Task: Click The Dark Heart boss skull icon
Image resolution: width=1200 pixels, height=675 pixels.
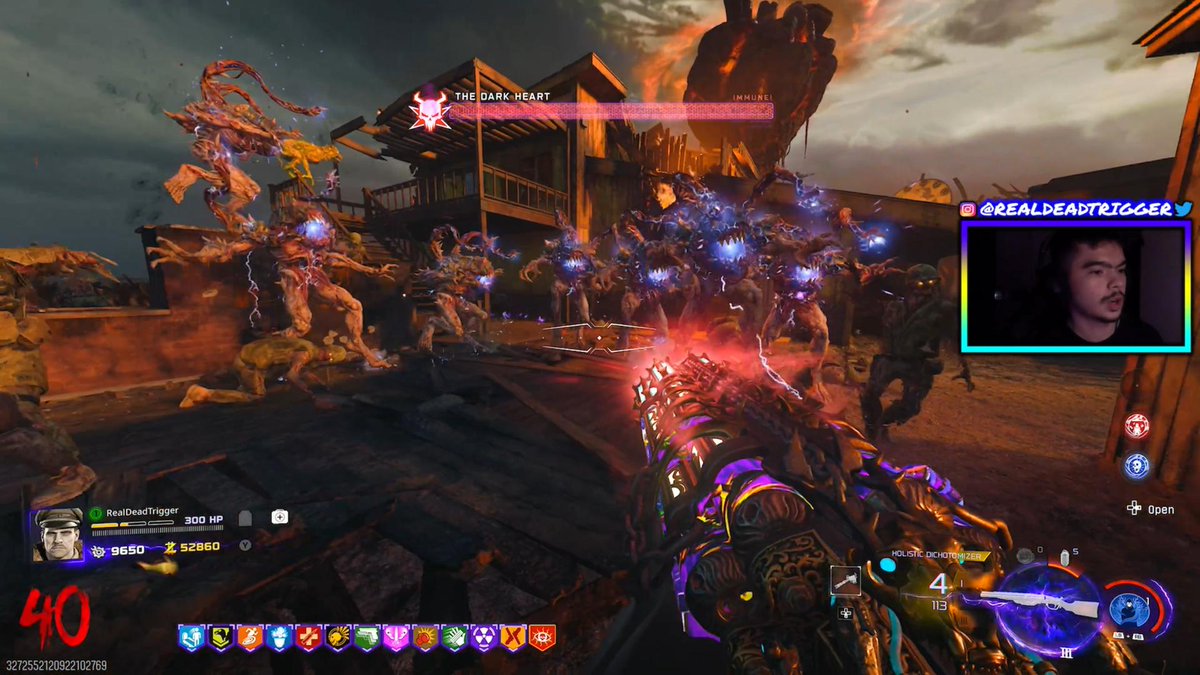Action: (427, 110)
